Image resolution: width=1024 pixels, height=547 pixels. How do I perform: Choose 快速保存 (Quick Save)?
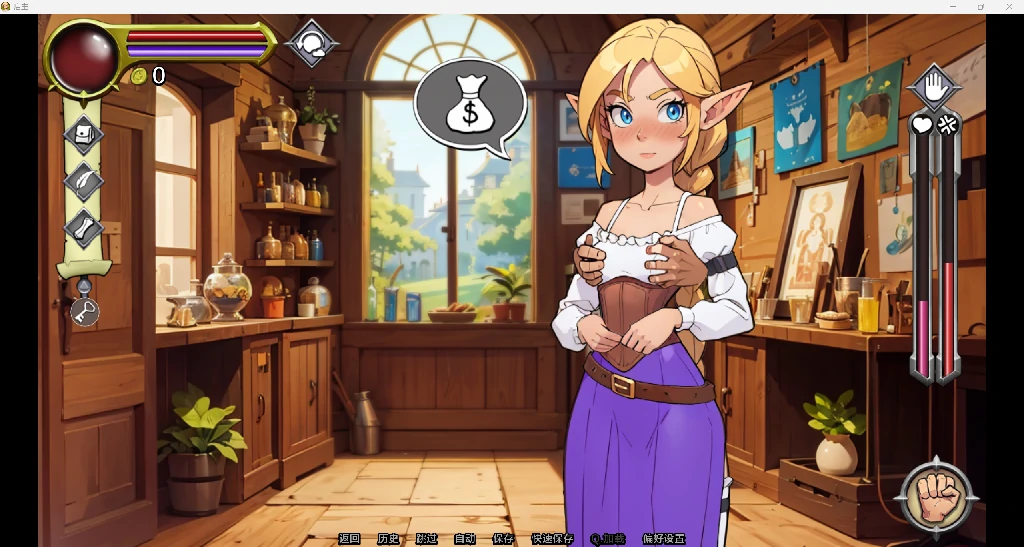click(552, 538)
